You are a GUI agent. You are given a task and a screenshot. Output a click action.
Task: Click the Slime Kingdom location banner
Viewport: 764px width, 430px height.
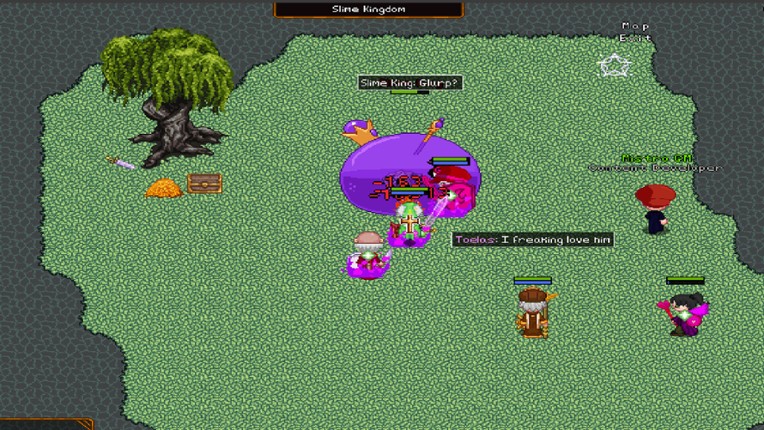(368, 9)
